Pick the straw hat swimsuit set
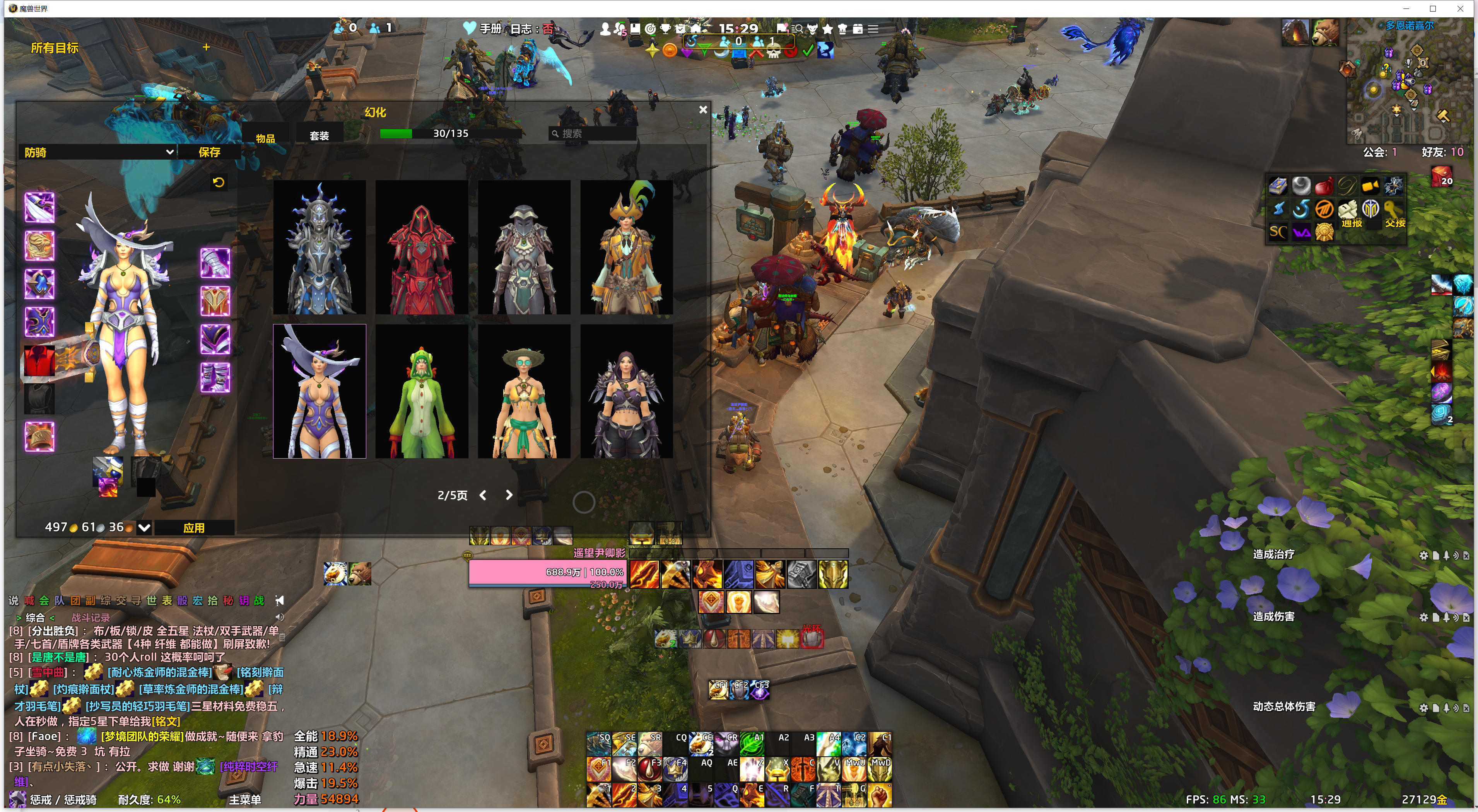 click(524, 392)
